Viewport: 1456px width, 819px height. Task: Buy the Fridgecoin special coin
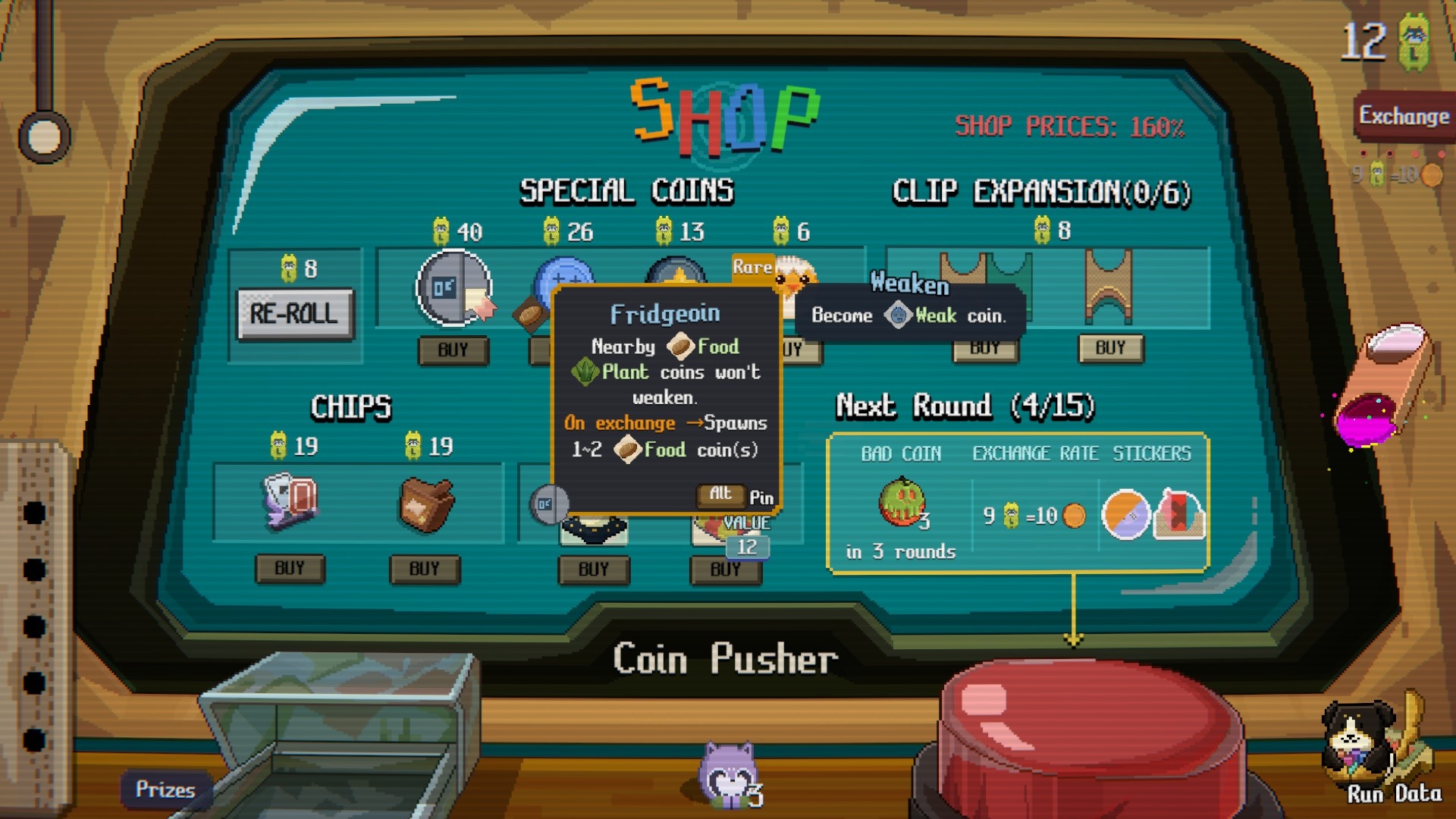coord(453,350)
